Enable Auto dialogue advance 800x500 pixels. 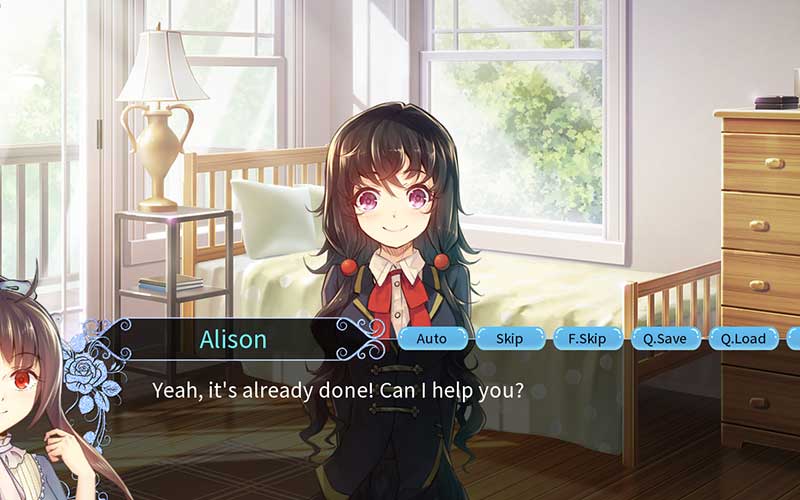(x=432, y=339)
